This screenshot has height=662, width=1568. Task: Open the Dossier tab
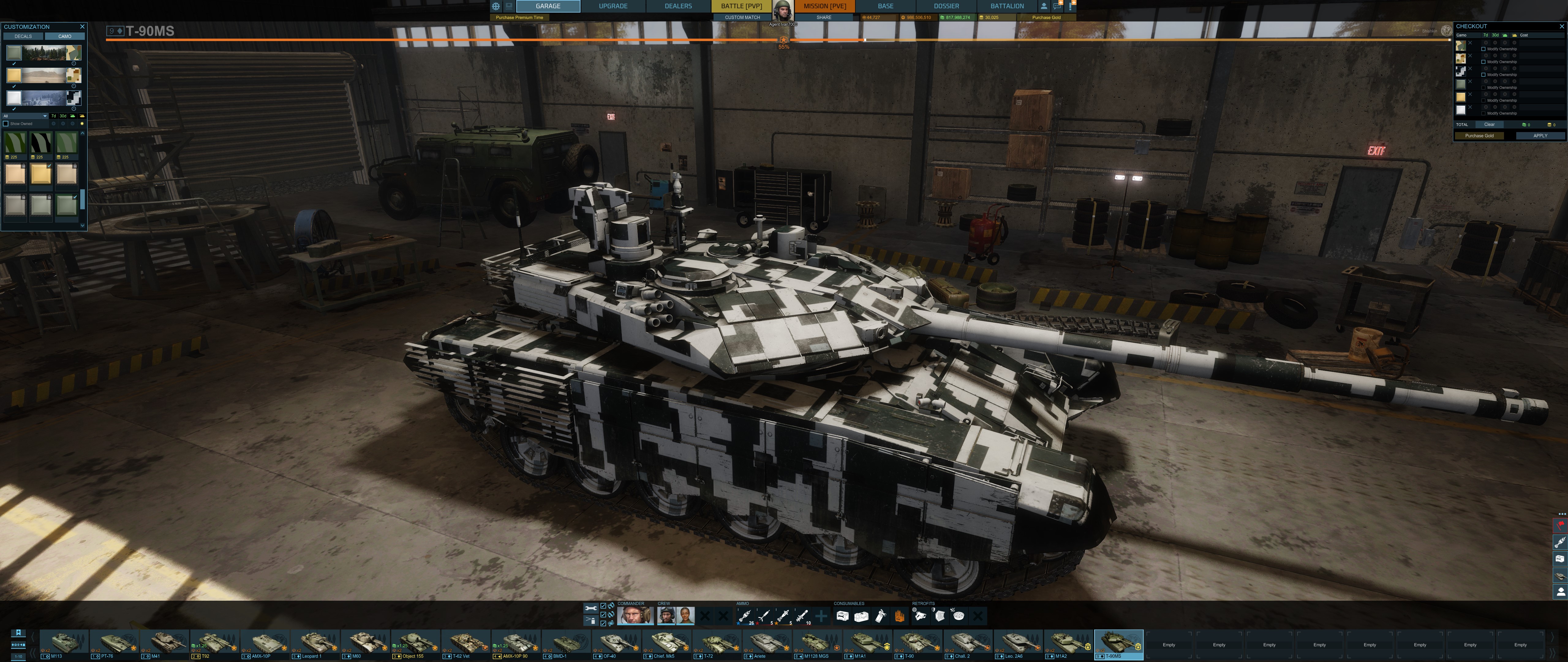946,6
